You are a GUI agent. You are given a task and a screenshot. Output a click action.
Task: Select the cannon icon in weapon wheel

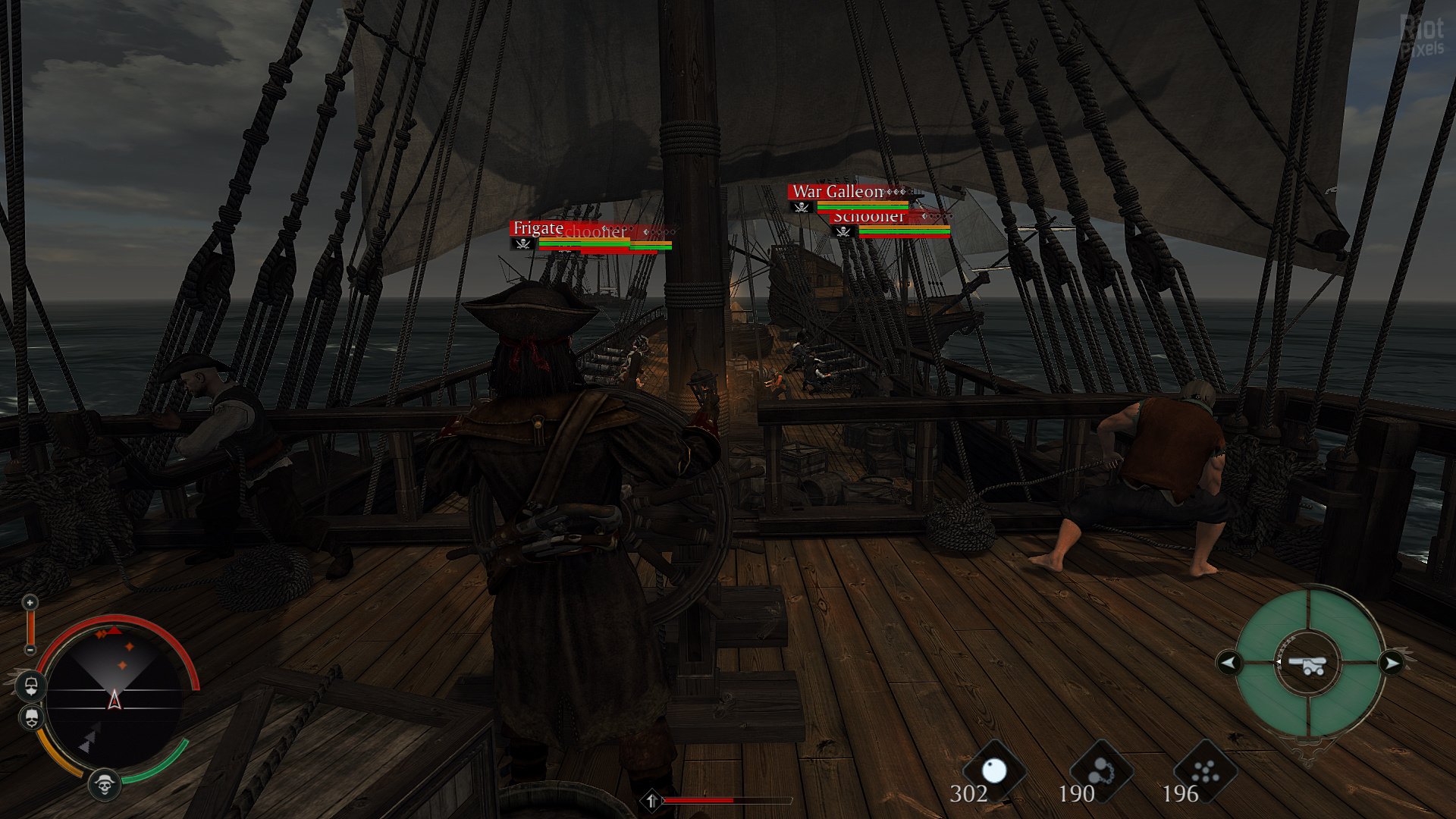click(x=1310, y=665)
